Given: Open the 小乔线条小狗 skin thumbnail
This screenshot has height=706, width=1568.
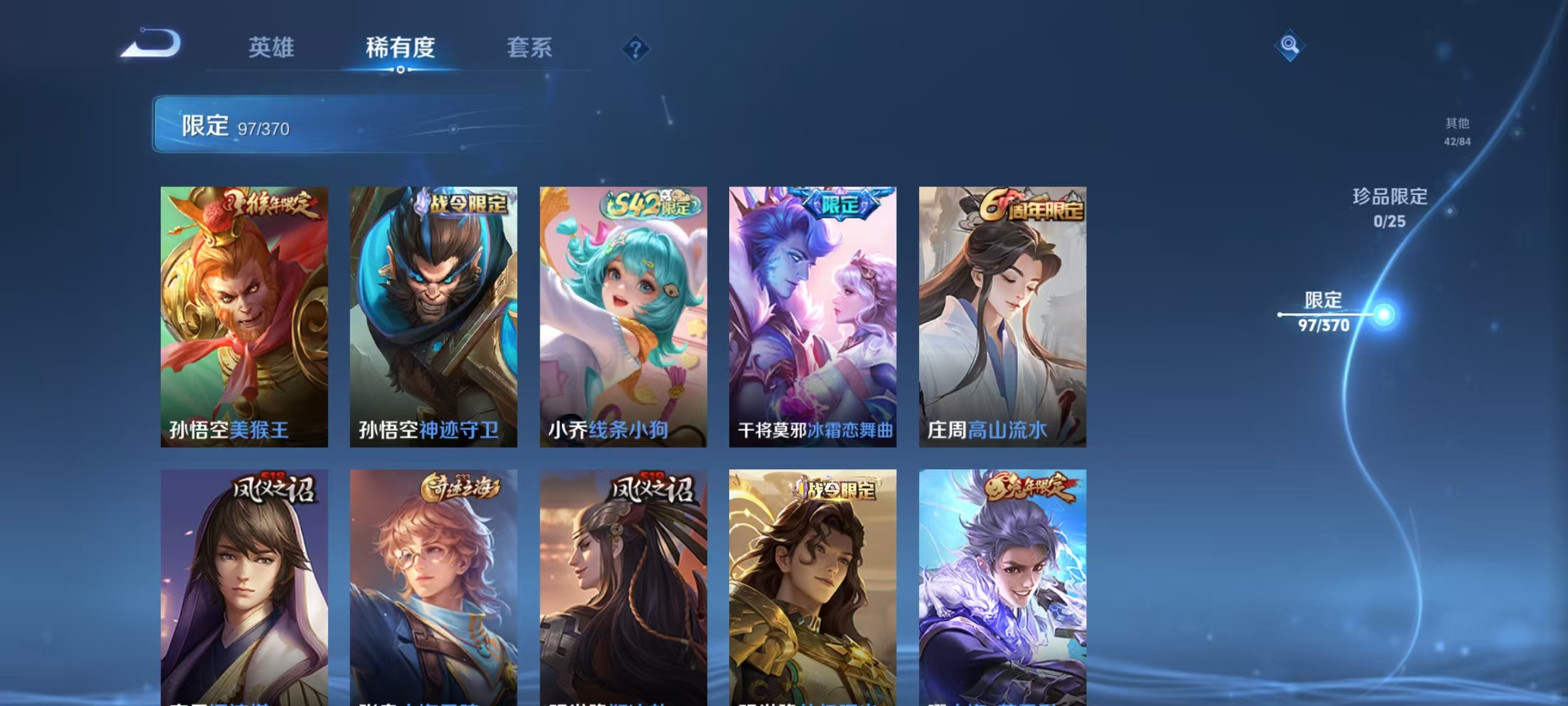Looking at the screenshot, I should [x=623, y=314].
